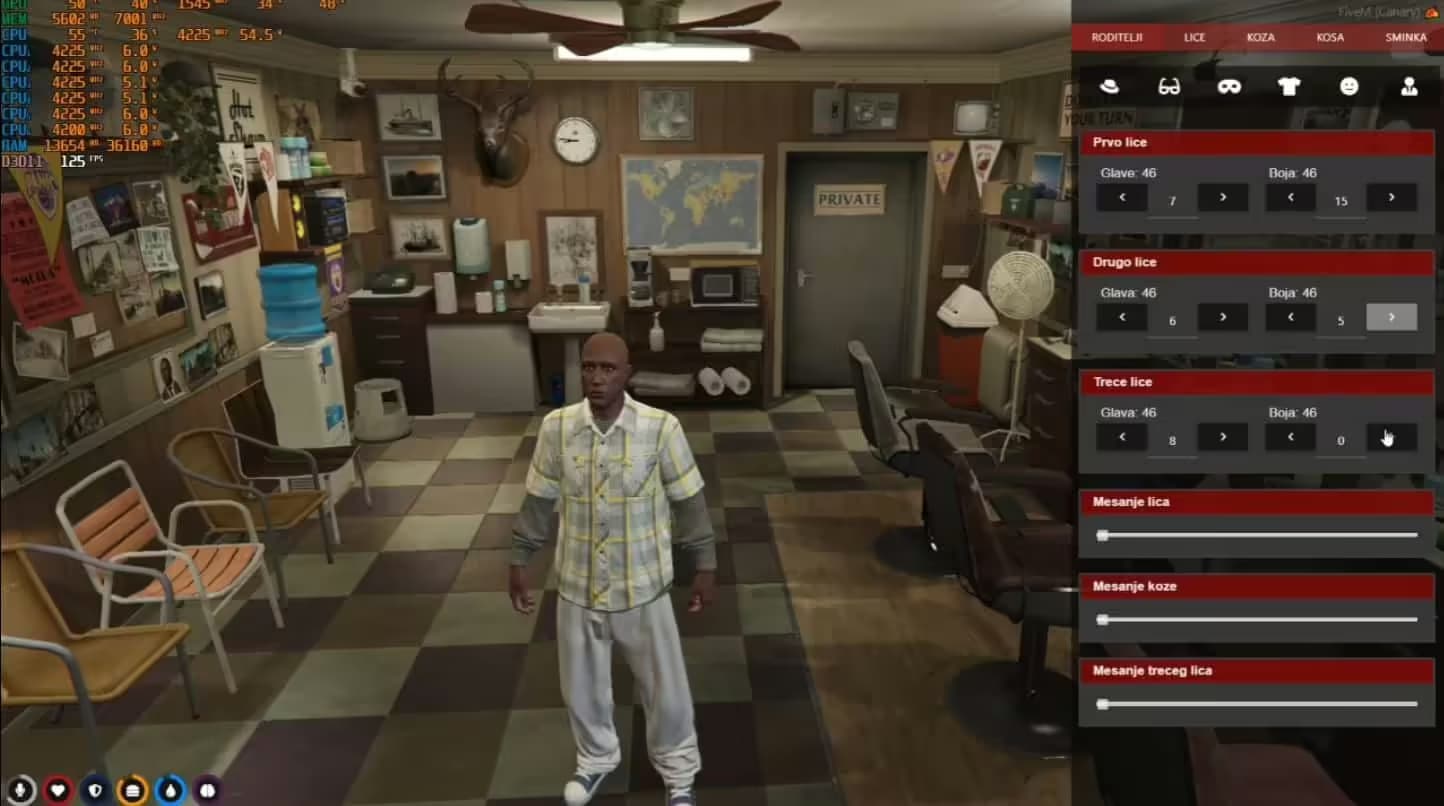The width and height of the screenshot is (1444, 806).
Task: Click the shirt clothing icon
Action: point(1289,87)
